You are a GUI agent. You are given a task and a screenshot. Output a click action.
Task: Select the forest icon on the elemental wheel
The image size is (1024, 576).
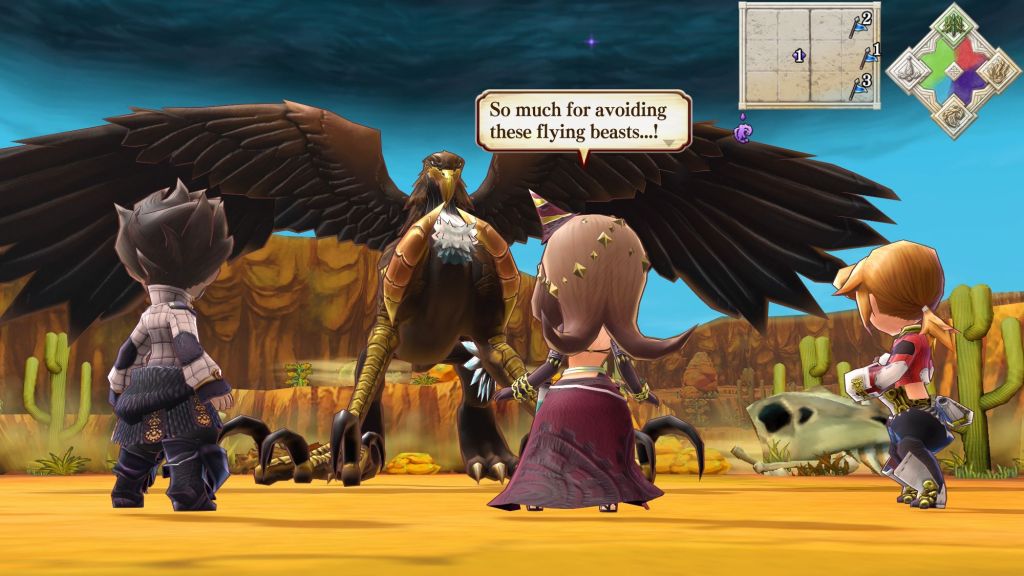pyautogui.click(x=953, y=24)
